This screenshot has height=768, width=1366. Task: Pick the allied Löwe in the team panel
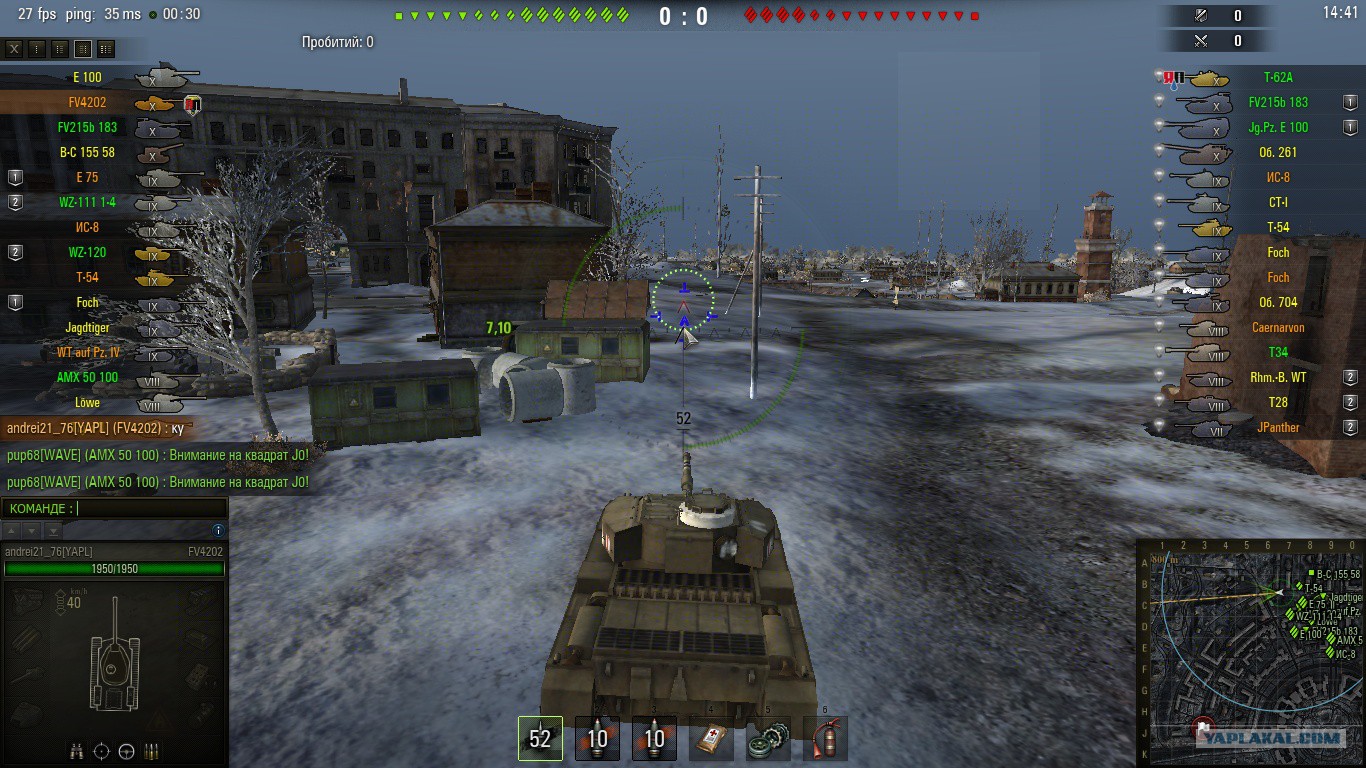click(88, 402)
